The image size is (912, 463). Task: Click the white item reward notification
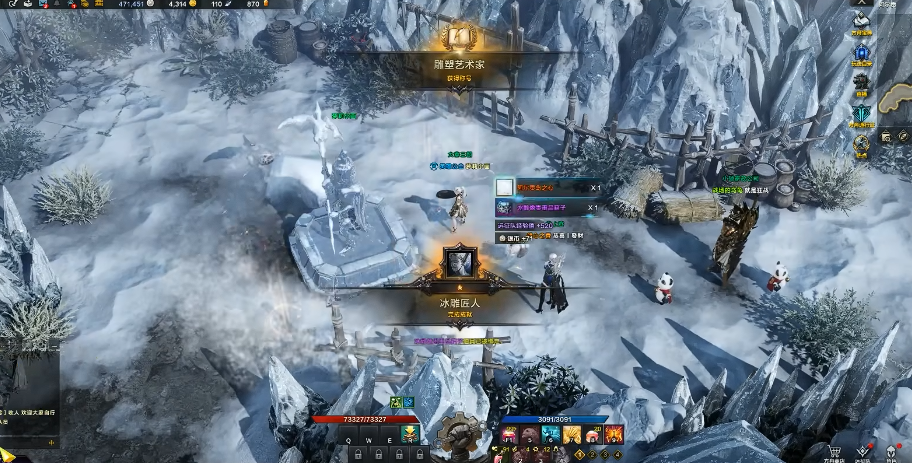[505, 187]
